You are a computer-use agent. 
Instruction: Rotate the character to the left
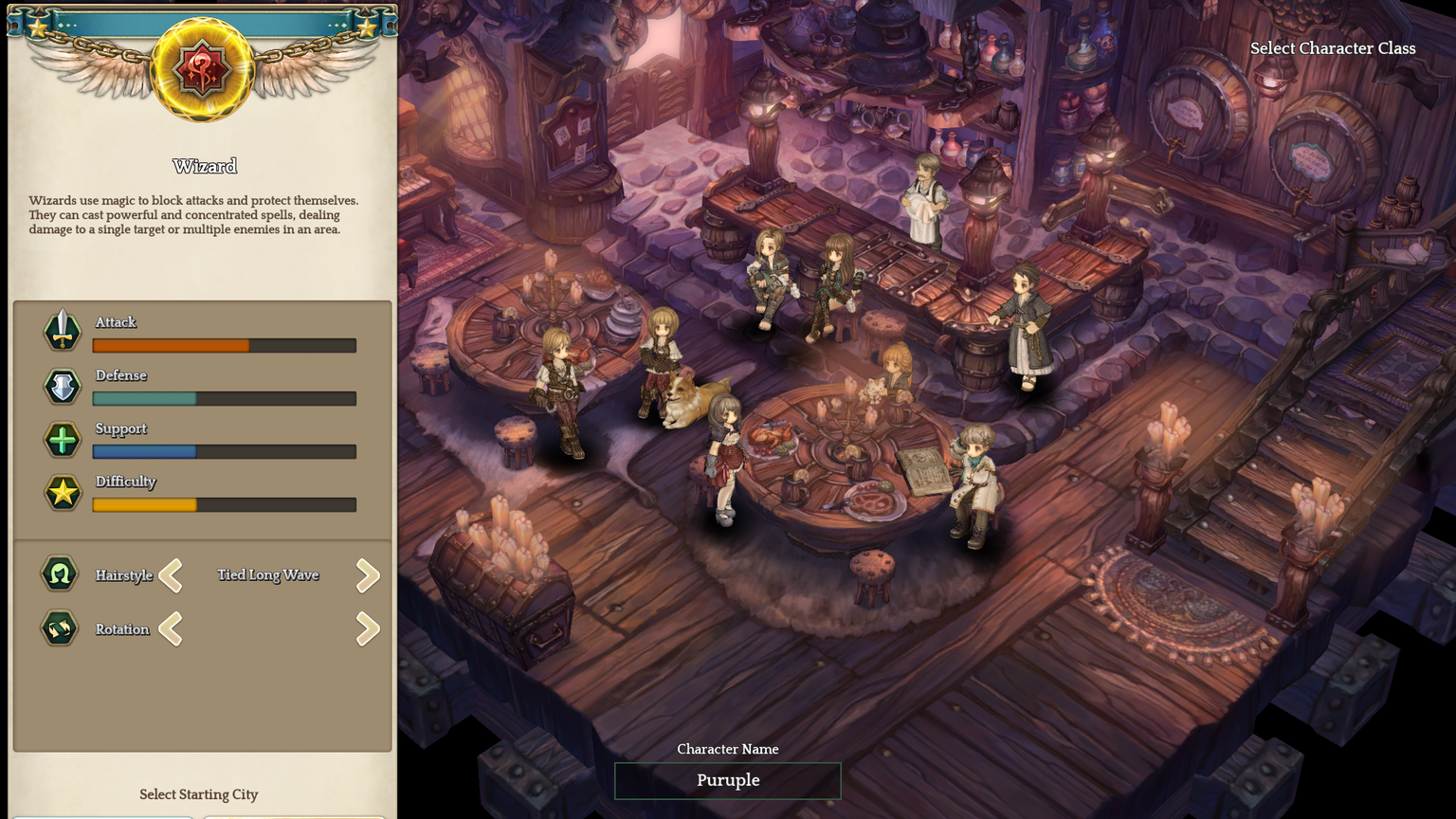(172, 628)
